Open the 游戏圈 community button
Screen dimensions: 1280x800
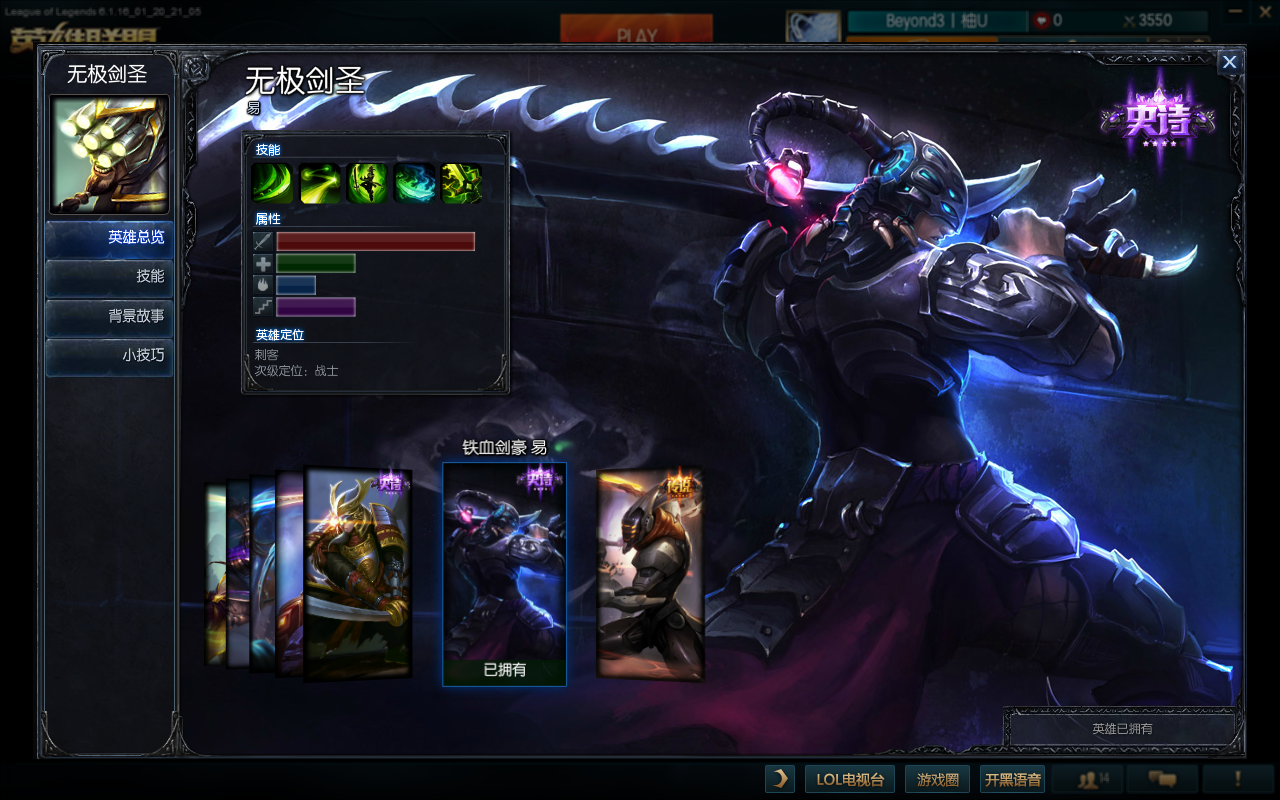tap(938, 780)
